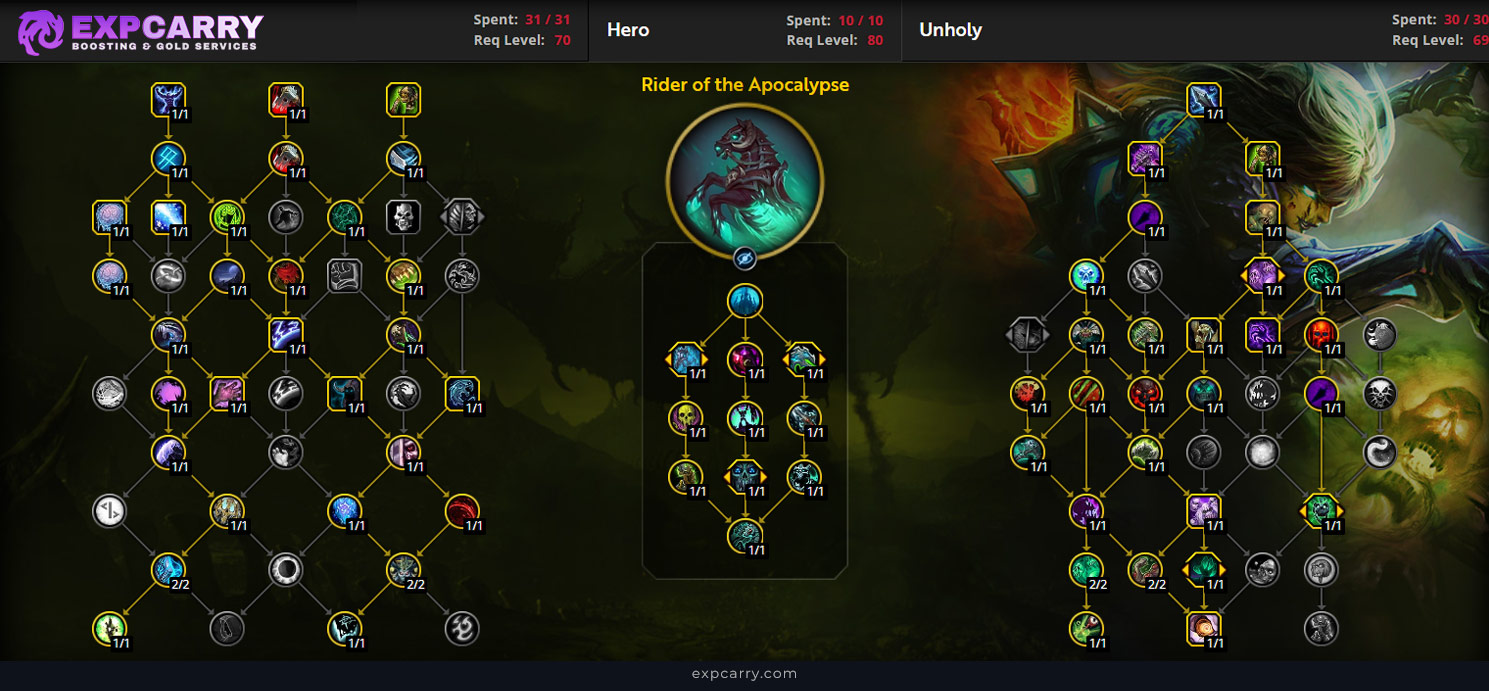The height and width of the screenshot is (691, 1489).
Task: Choose the bottom capstone node of the hero tree
Action: 744,536
